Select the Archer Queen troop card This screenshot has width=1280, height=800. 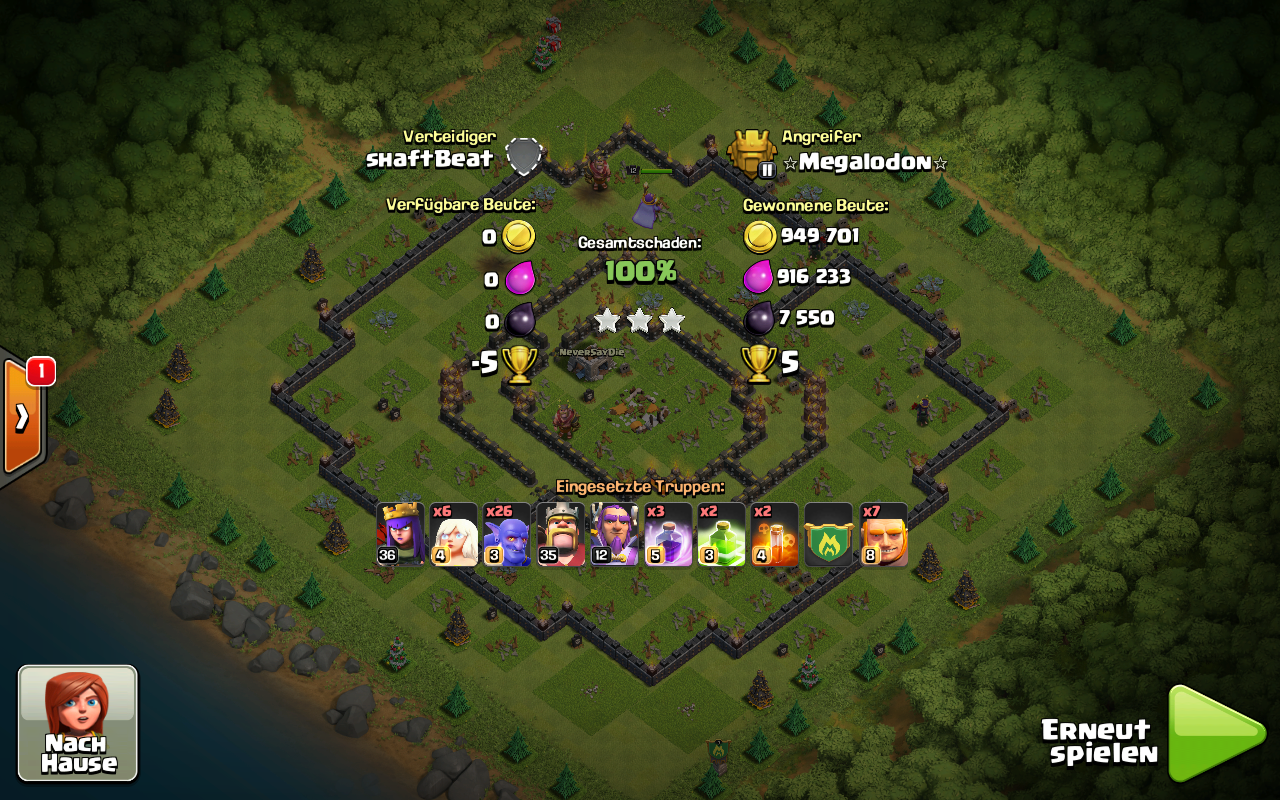click(400, 535)
